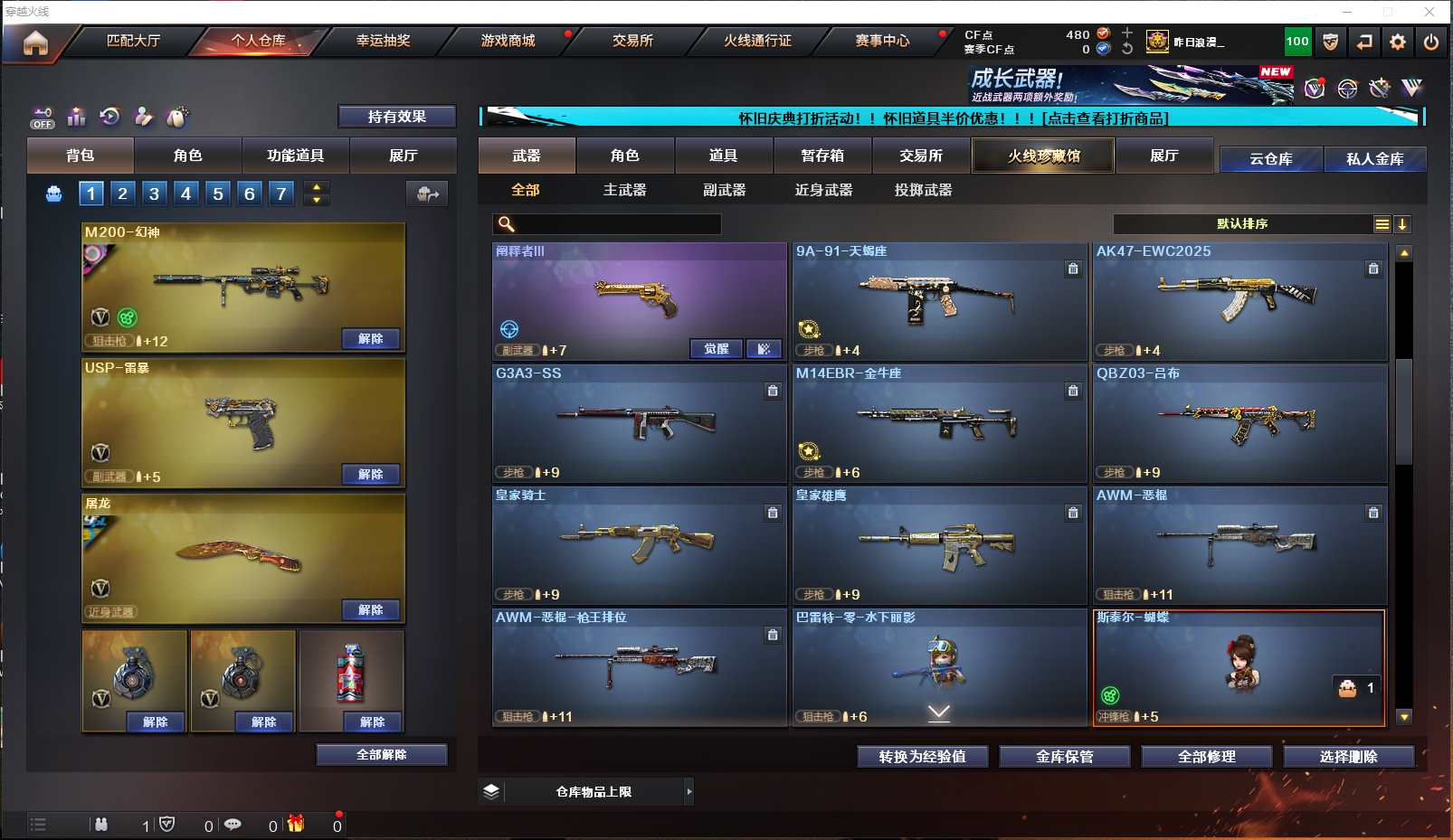Click the home icon button

pyautogui.click(x=35, y=42)
